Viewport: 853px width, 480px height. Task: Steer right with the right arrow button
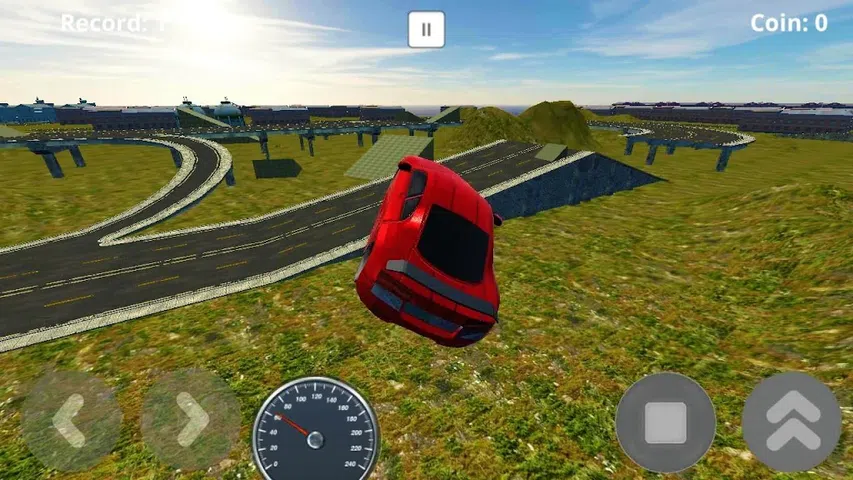(190, 421)
